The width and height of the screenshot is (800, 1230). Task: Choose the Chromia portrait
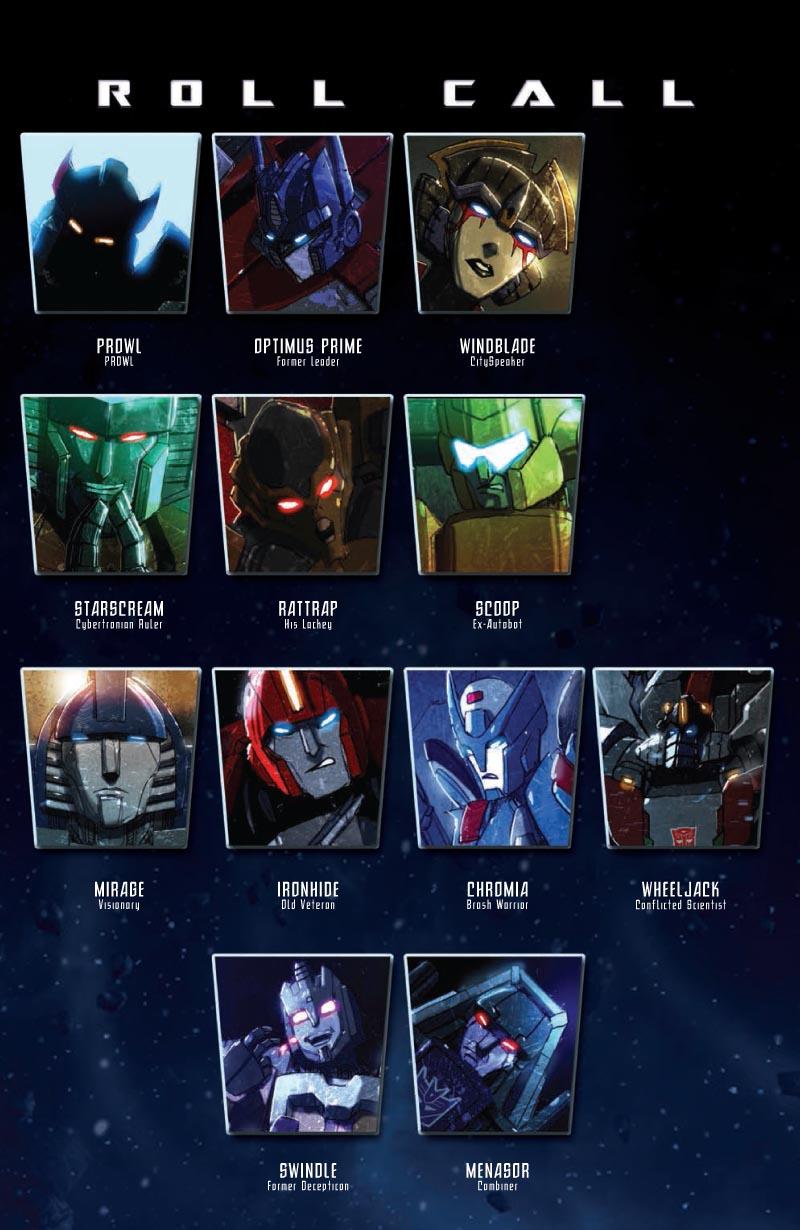tap(494, 758)
